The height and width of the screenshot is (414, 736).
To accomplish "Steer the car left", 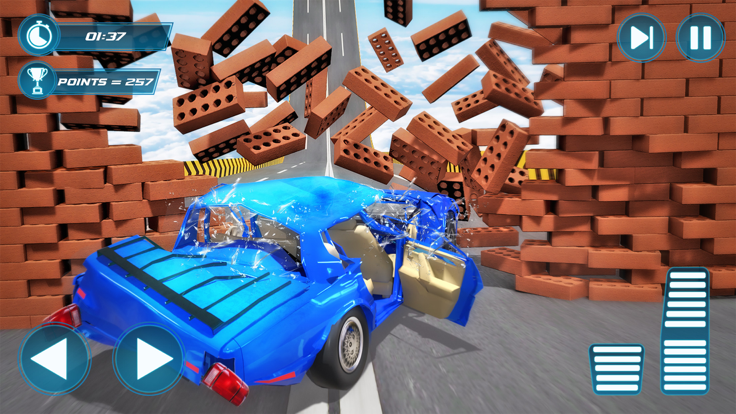I will (55, 359).
